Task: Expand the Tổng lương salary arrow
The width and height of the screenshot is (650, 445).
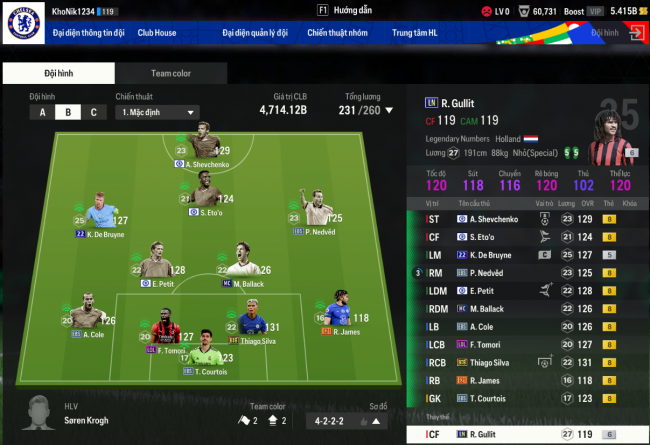Action: click(390, 110)
